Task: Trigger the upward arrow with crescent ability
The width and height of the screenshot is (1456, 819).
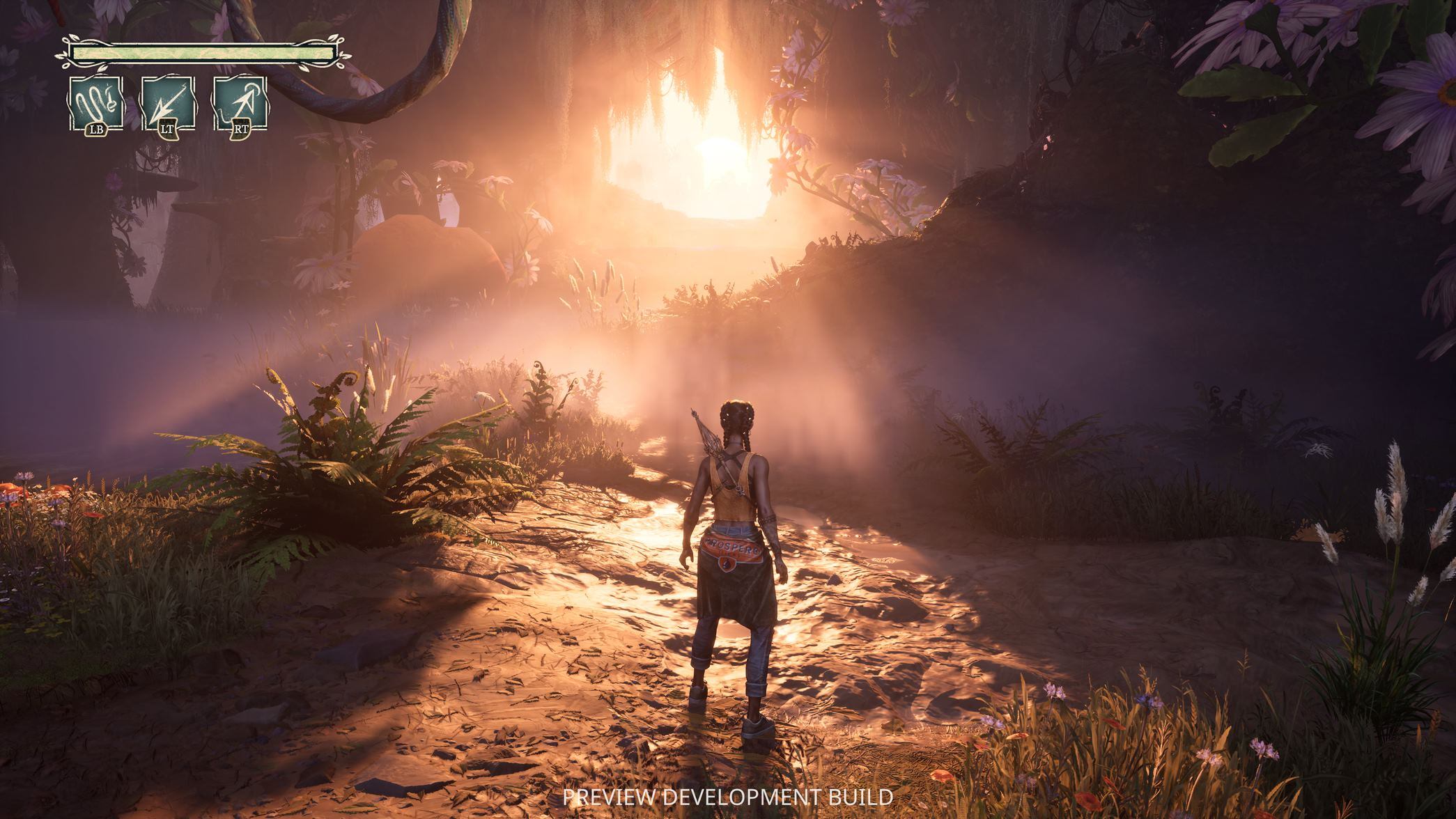Action: [x=240, y=104]
